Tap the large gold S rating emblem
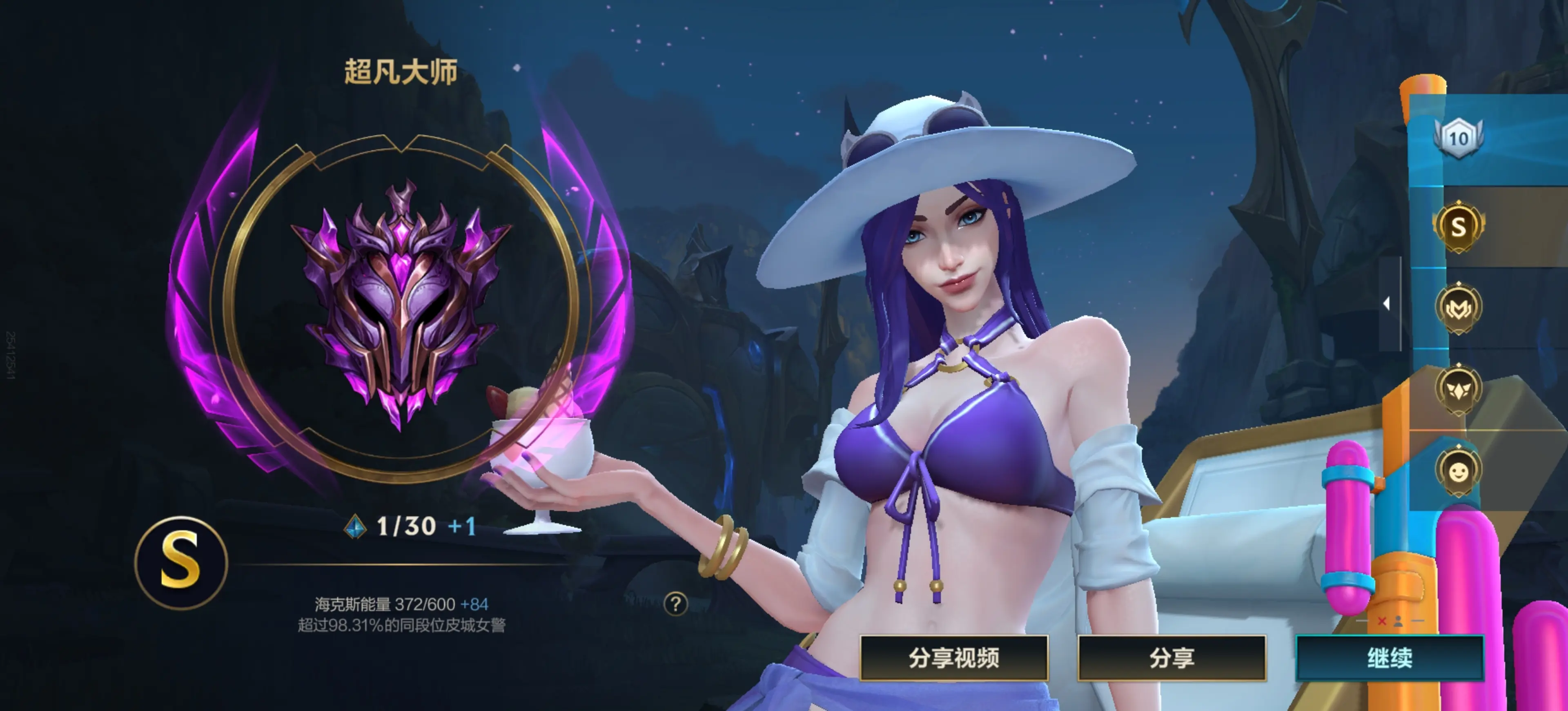This screenshot has height=711, width=1568. coord(181,562)
